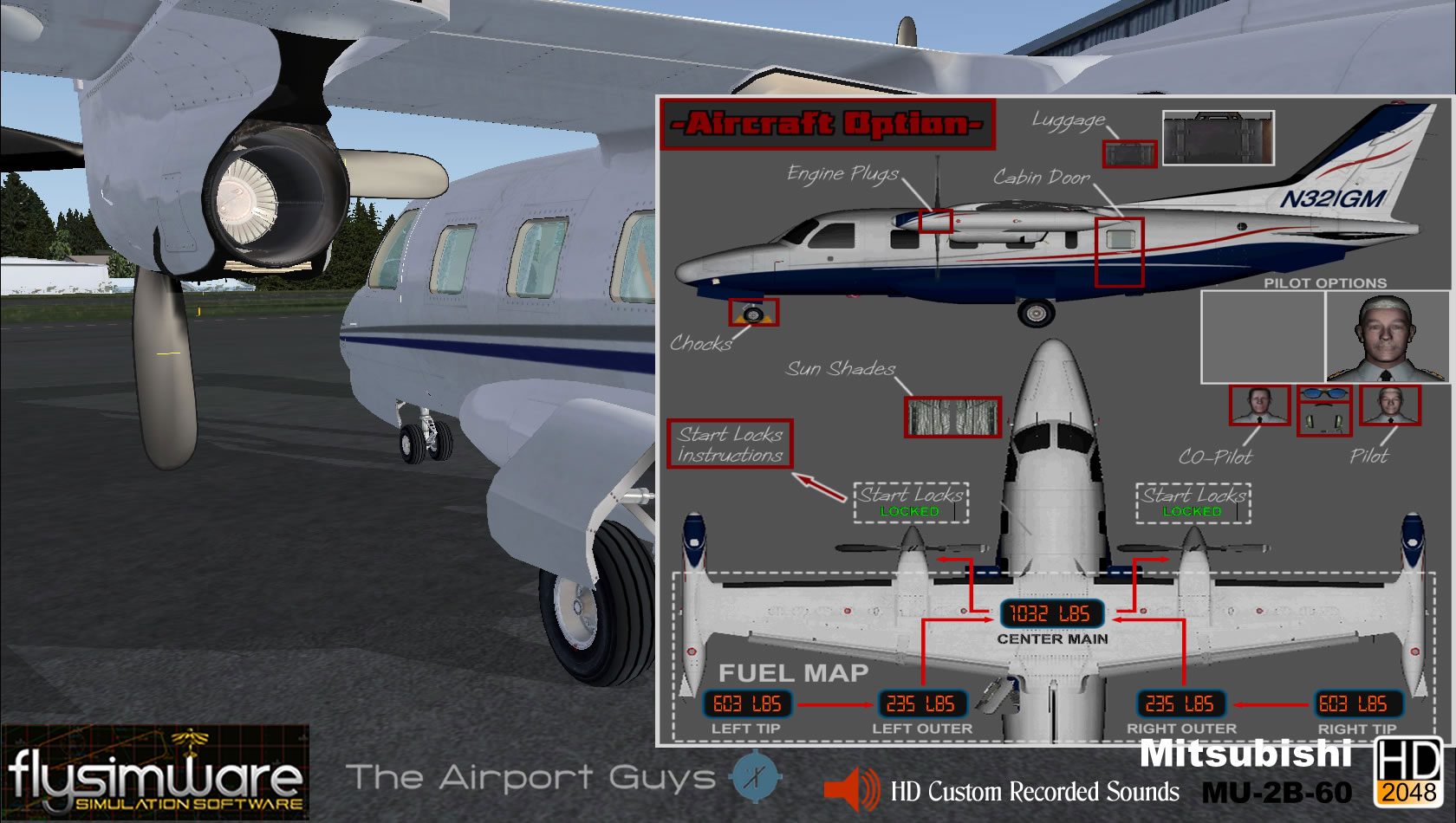Select the sunglasses accessory for the pilot
The image size is (1456, 823).
click(1323, 393)
